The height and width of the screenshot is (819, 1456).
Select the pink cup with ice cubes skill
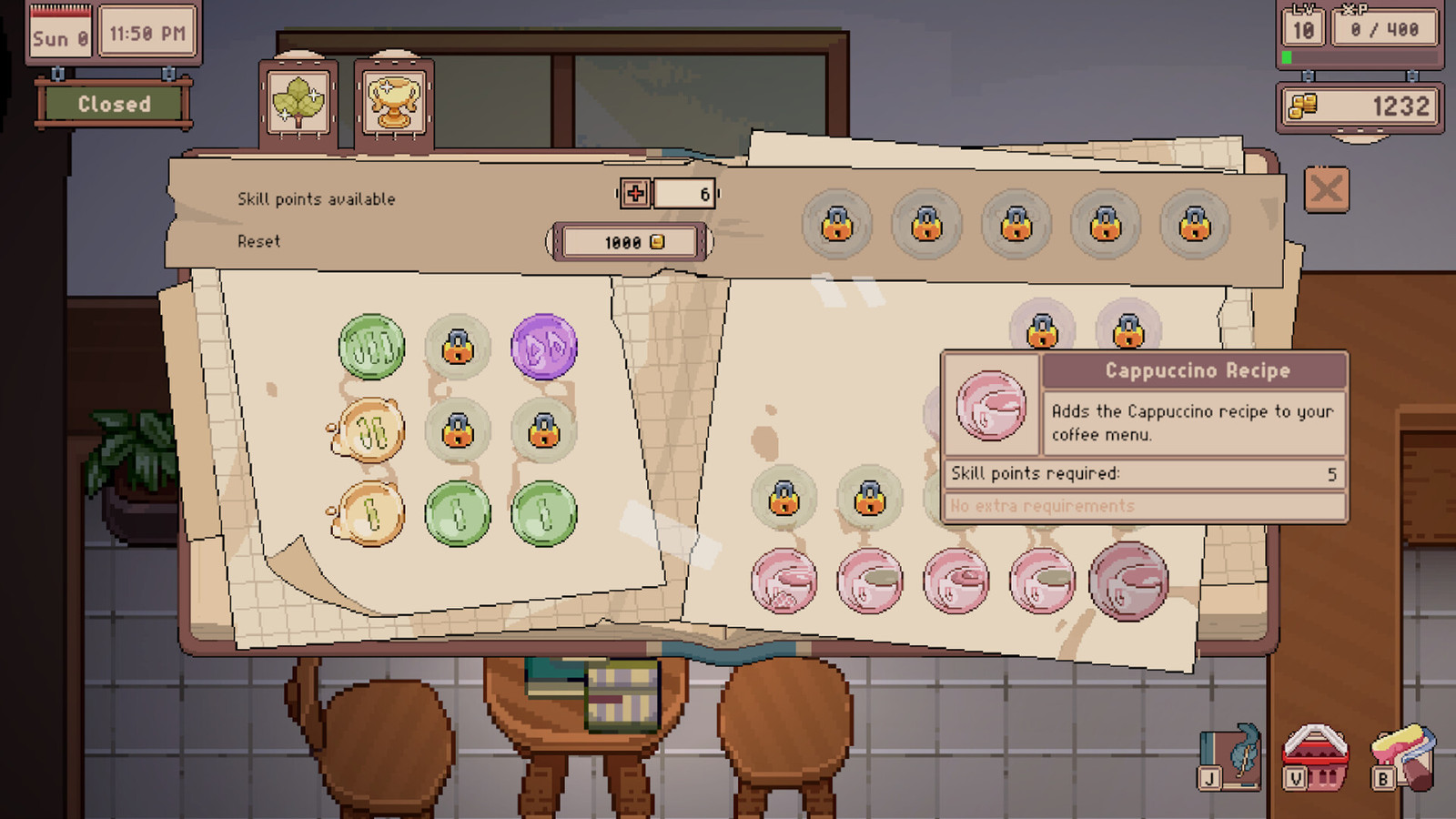click(784, 581)
